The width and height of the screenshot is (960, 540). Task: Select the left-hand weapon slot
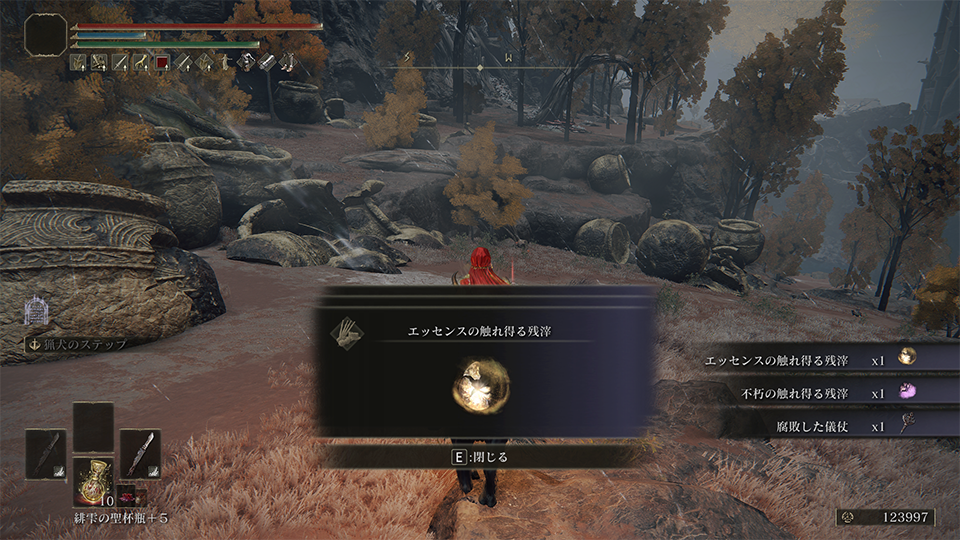(x=45, y=453)
